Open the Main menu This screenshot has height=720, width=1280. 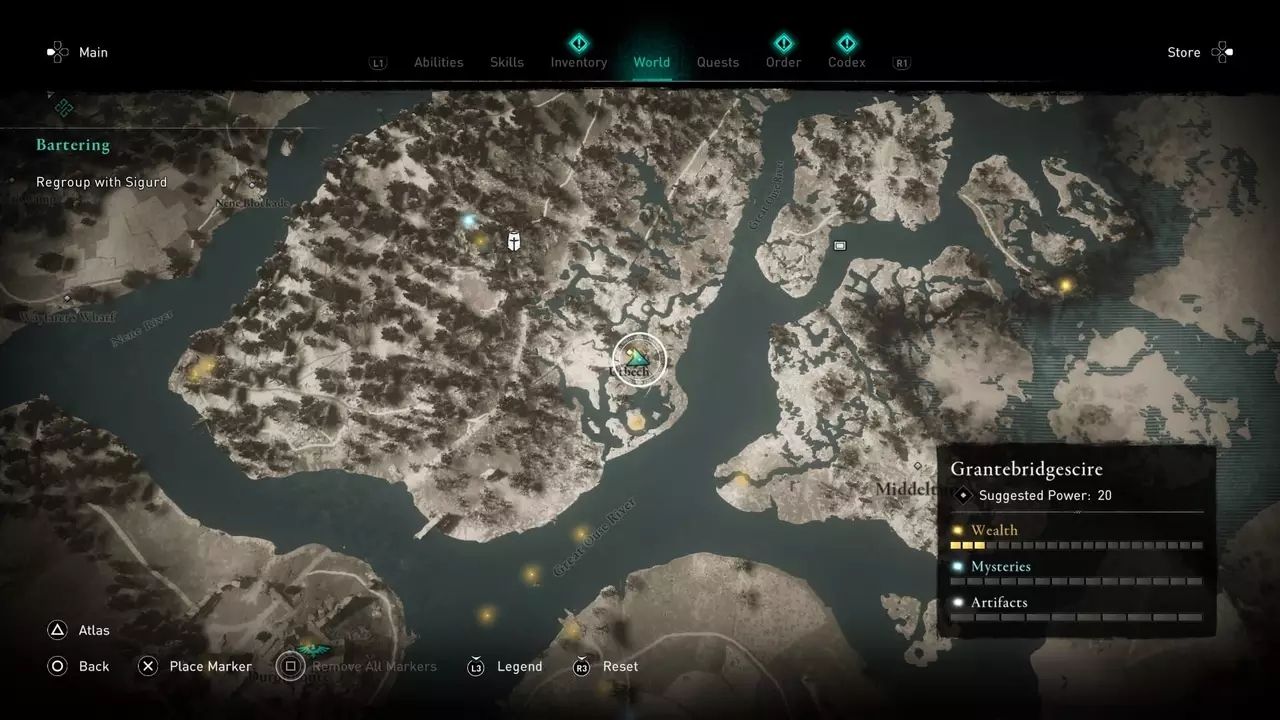click(x=78, y=52)
